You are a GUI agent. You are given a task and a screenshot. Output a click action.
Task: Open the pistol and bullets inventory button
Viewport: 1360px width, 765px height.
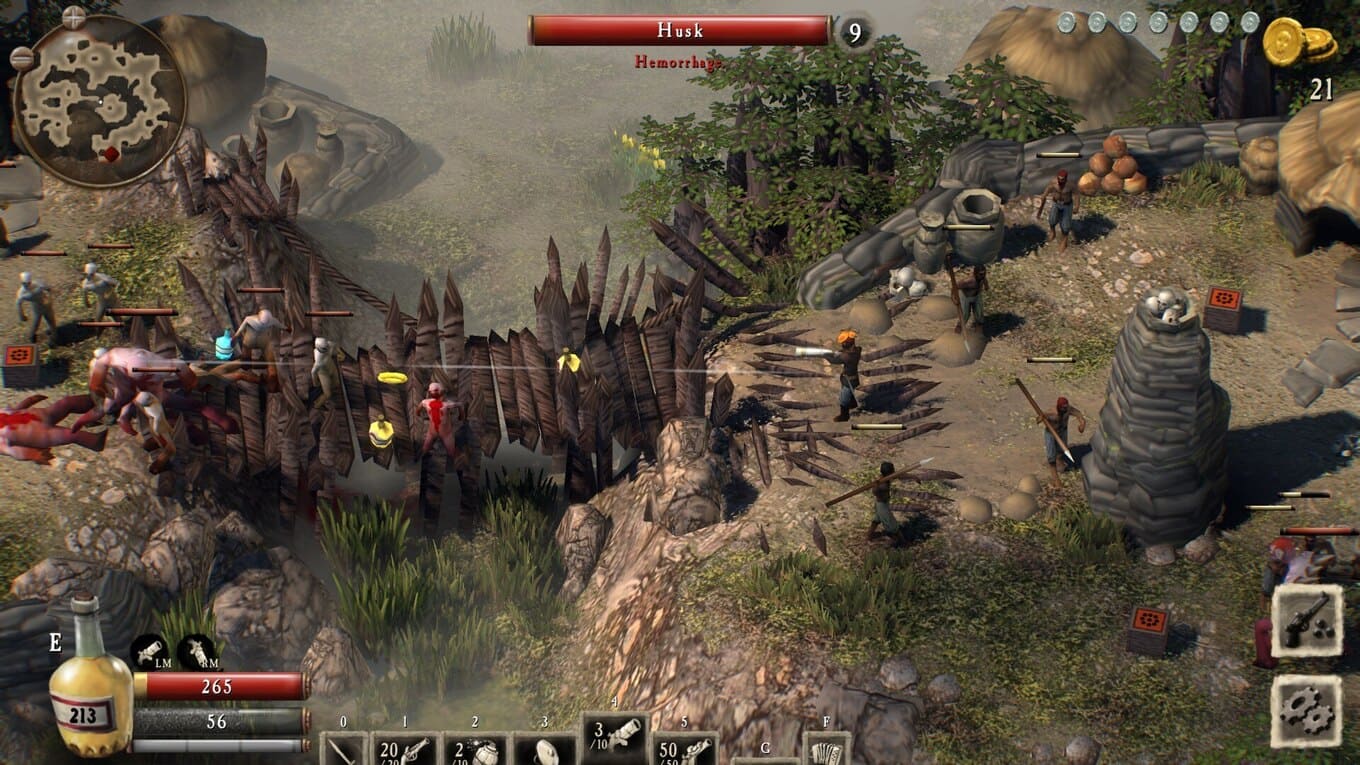tap(1306, 620)
